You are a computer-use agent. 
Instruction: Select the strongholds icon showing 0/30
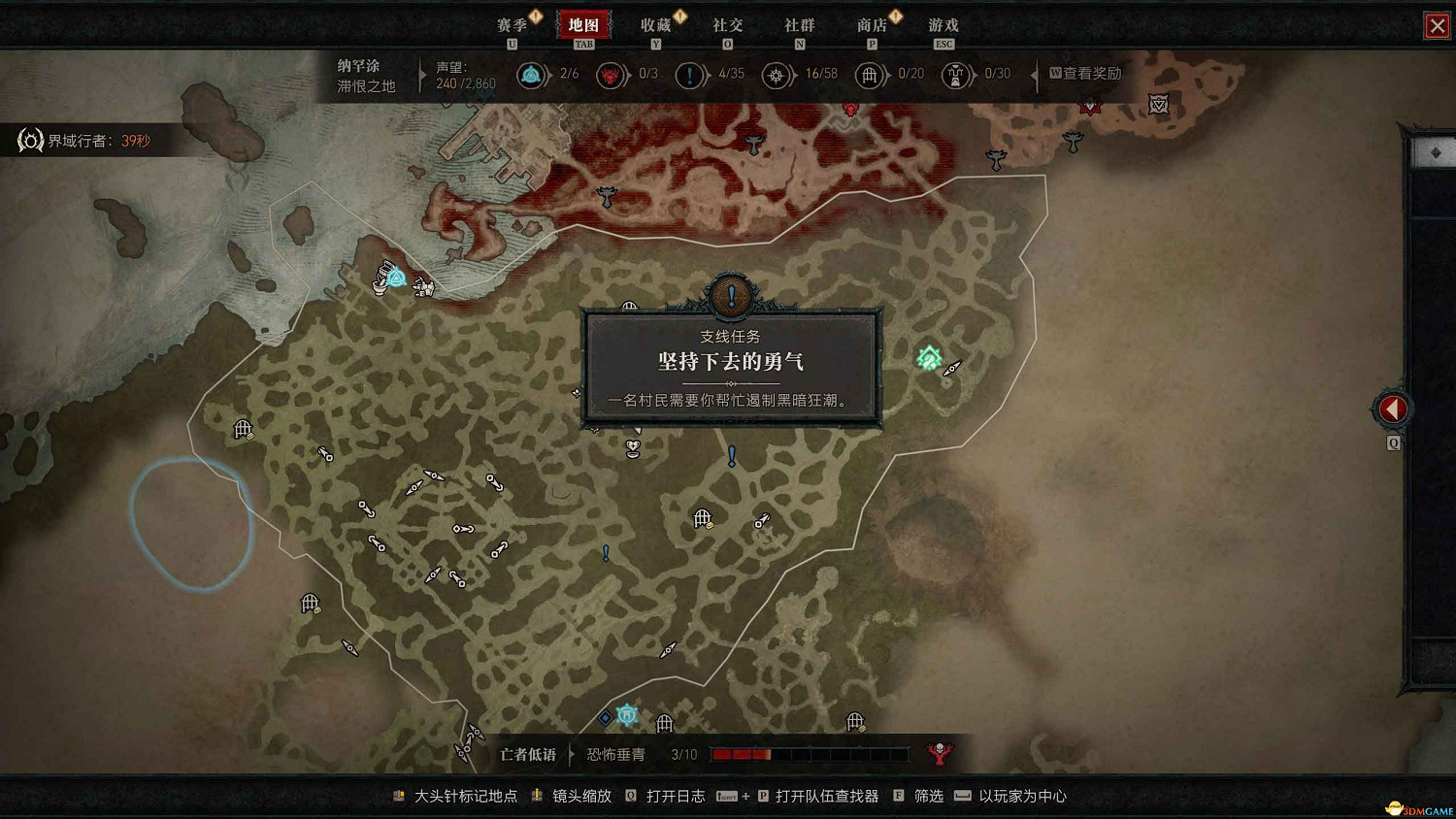pyautogui.click(x=956, y=75)
